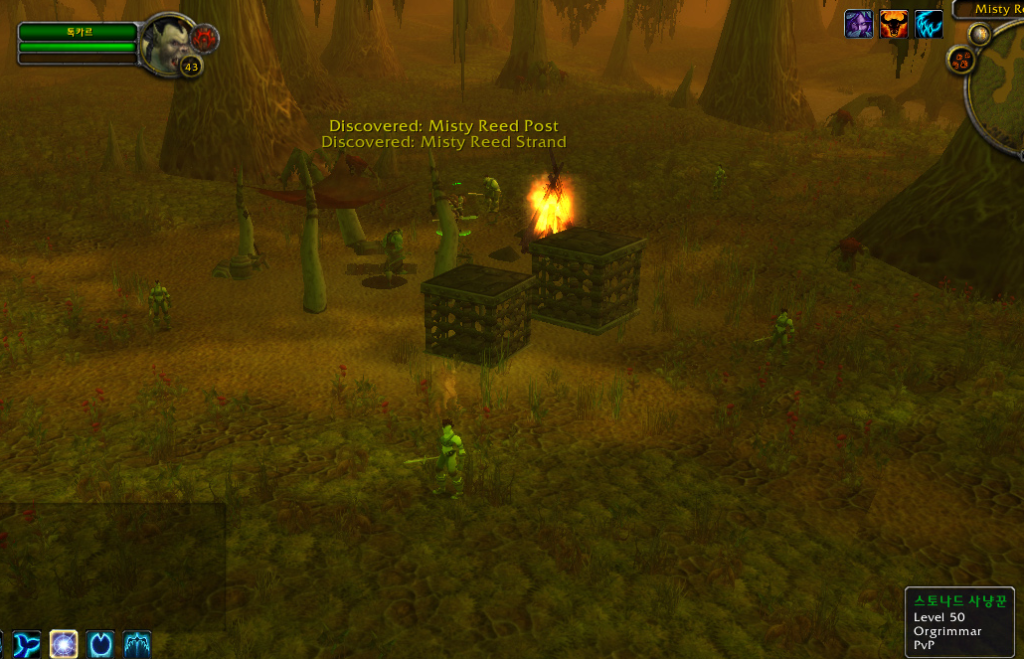Activate the blue whale tail ability
Viewport: 1024px width, 659px height.
pos(29,644)
